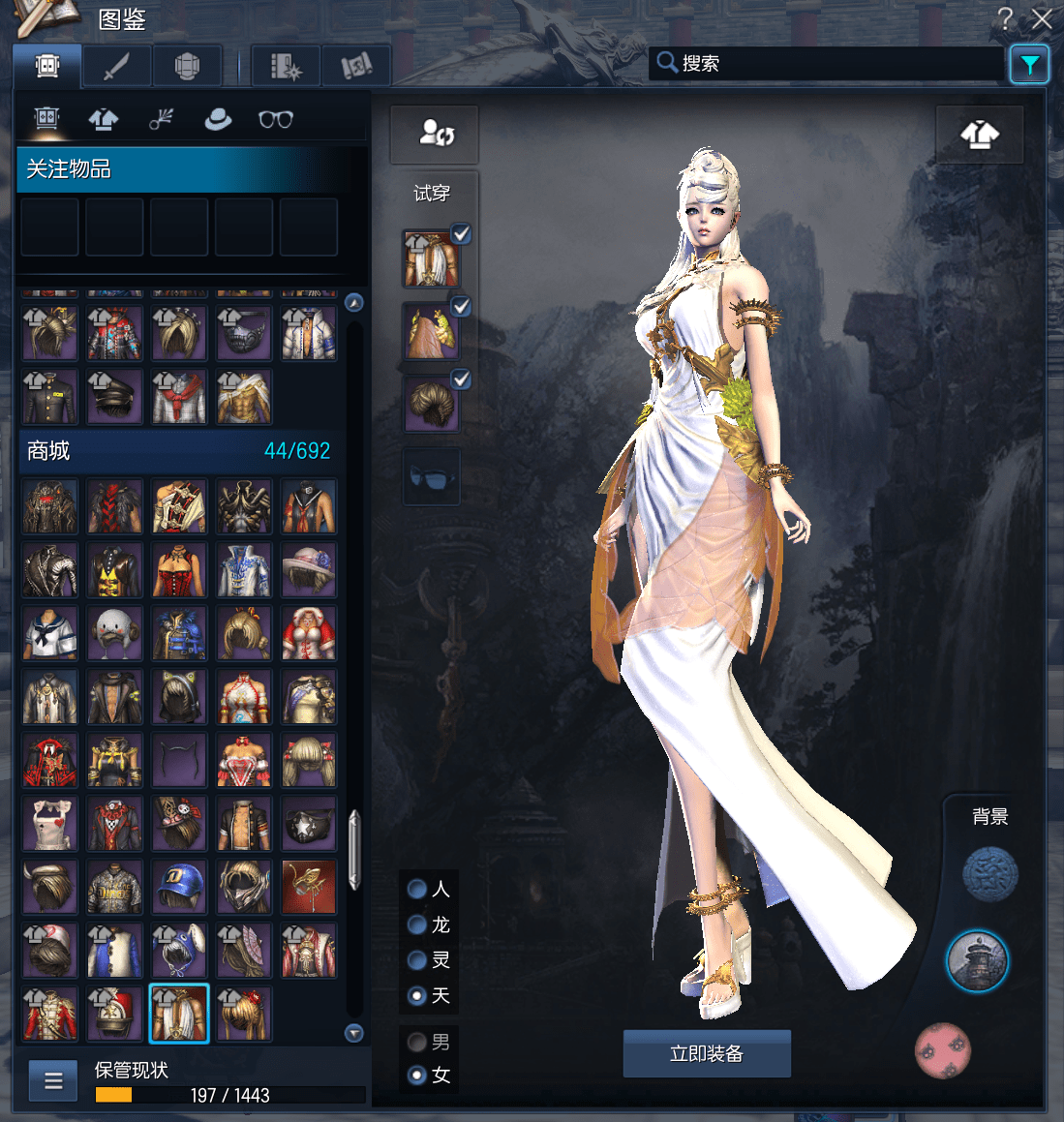Image resolution: width=1064 pixels, height=1122 pixels.
Task: Switch to the sword weapon tab
Action: pos(116,66)
